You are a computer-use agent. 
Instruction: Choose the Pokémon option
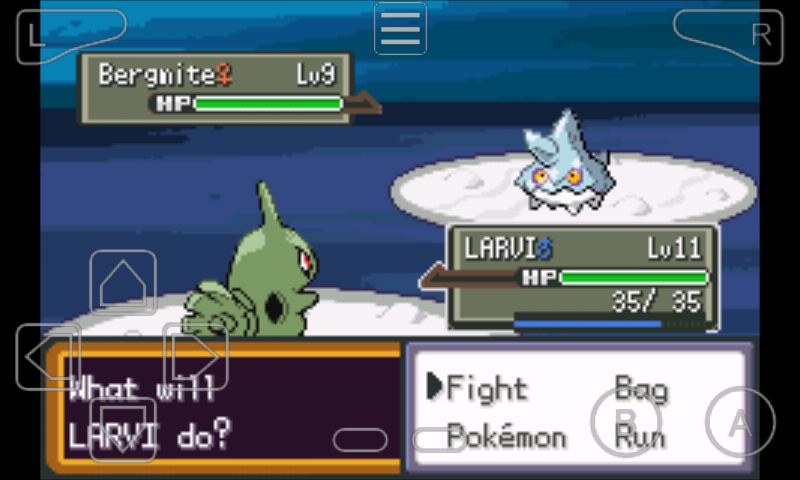click(506, 437)
